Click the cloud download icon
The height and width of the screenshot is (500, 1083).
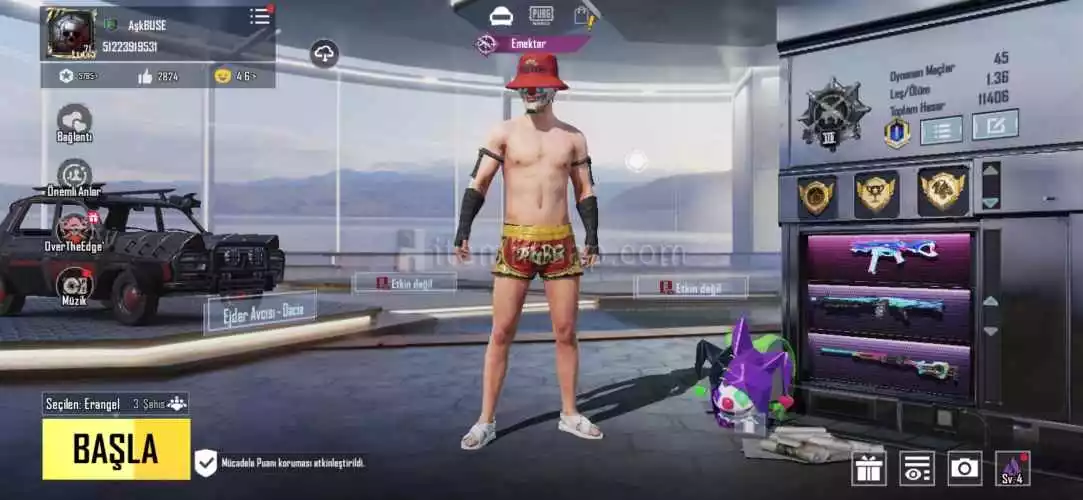click(x=324, y=53)
